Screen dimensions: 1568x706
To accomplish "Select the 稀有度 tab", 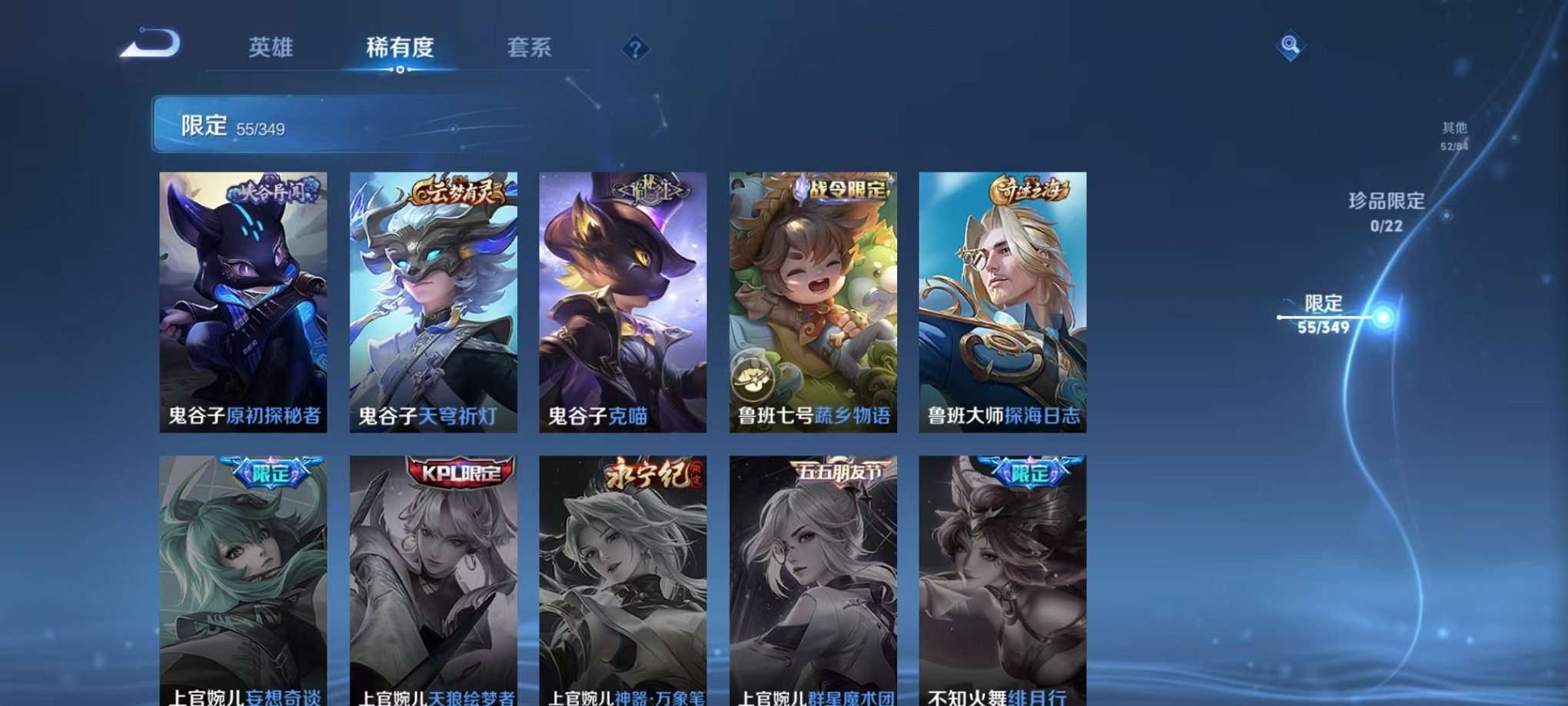I will (x=400, y=48).
